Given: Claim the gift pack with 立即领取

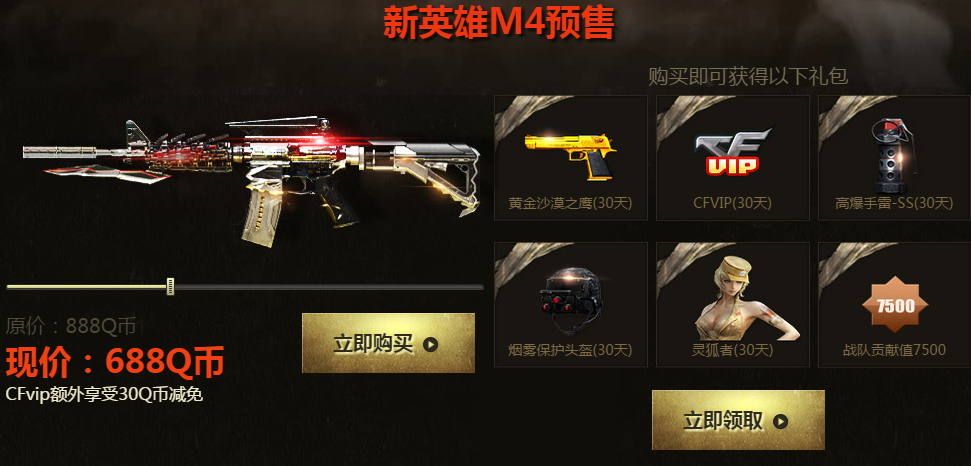Looking at the screenshot, I should tap(738, 420).
